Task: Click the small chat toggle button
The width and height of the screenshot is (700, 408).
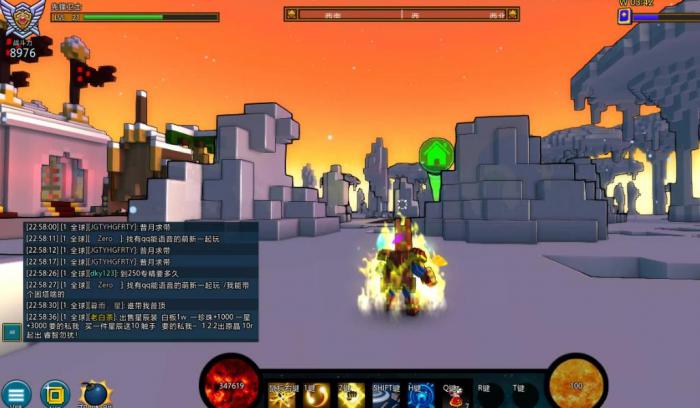Action: point(11,329)
